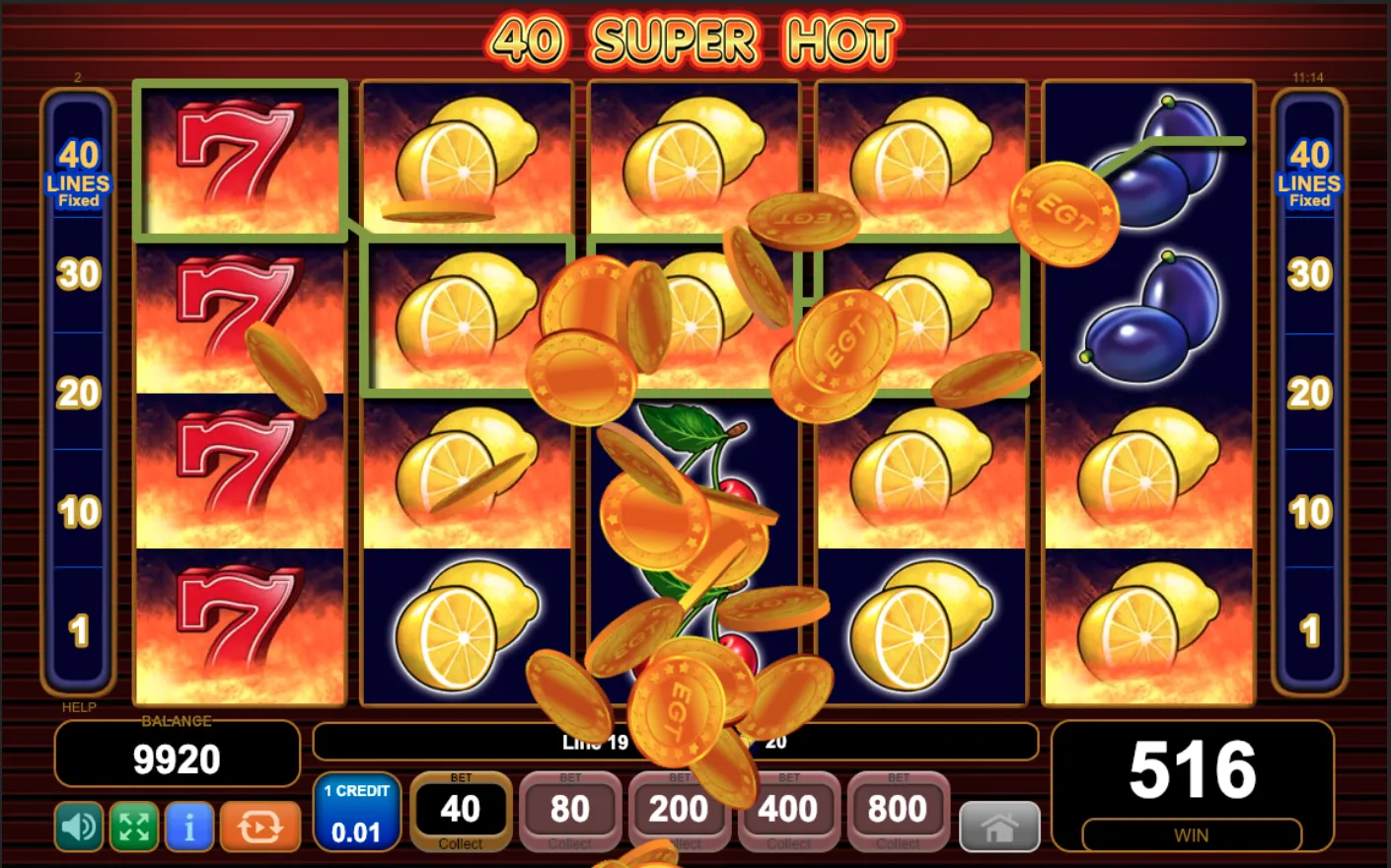Click the 40 LINES Fixed badge on the left
Screen dimensions: 1391x868
point(79,175)
